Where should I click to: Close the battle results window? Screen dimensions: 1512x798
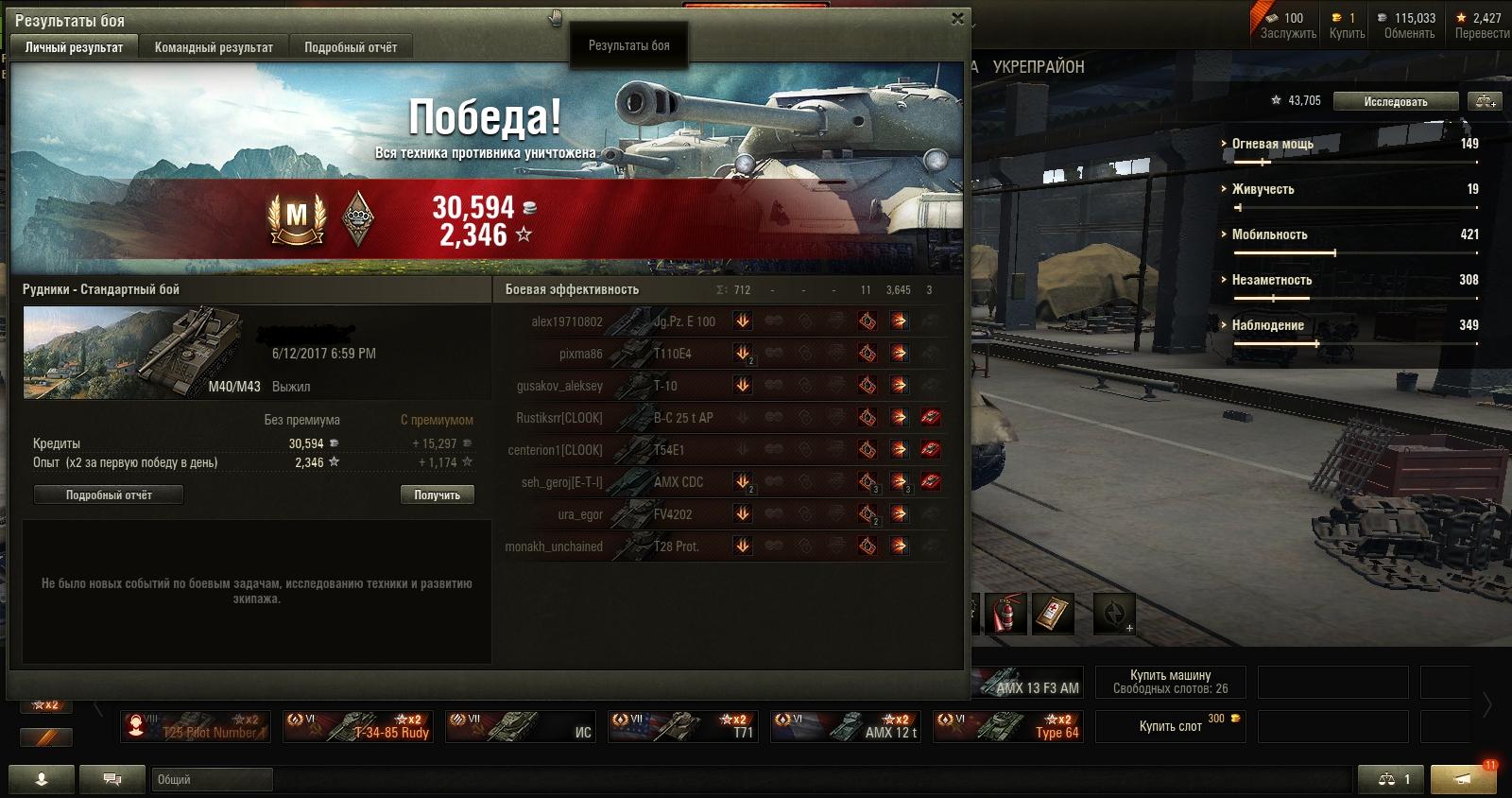coord(957,18)
